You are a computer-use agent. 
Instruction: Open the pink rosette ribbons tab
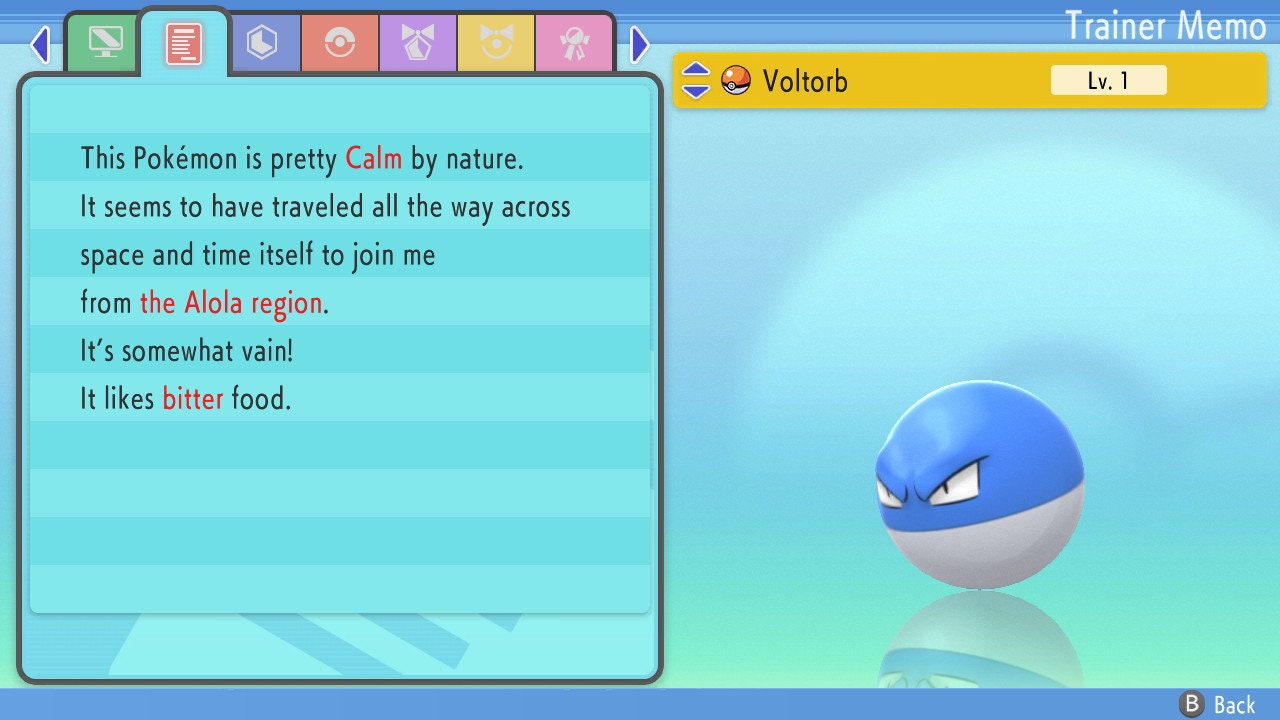click(x=574, y=43)
